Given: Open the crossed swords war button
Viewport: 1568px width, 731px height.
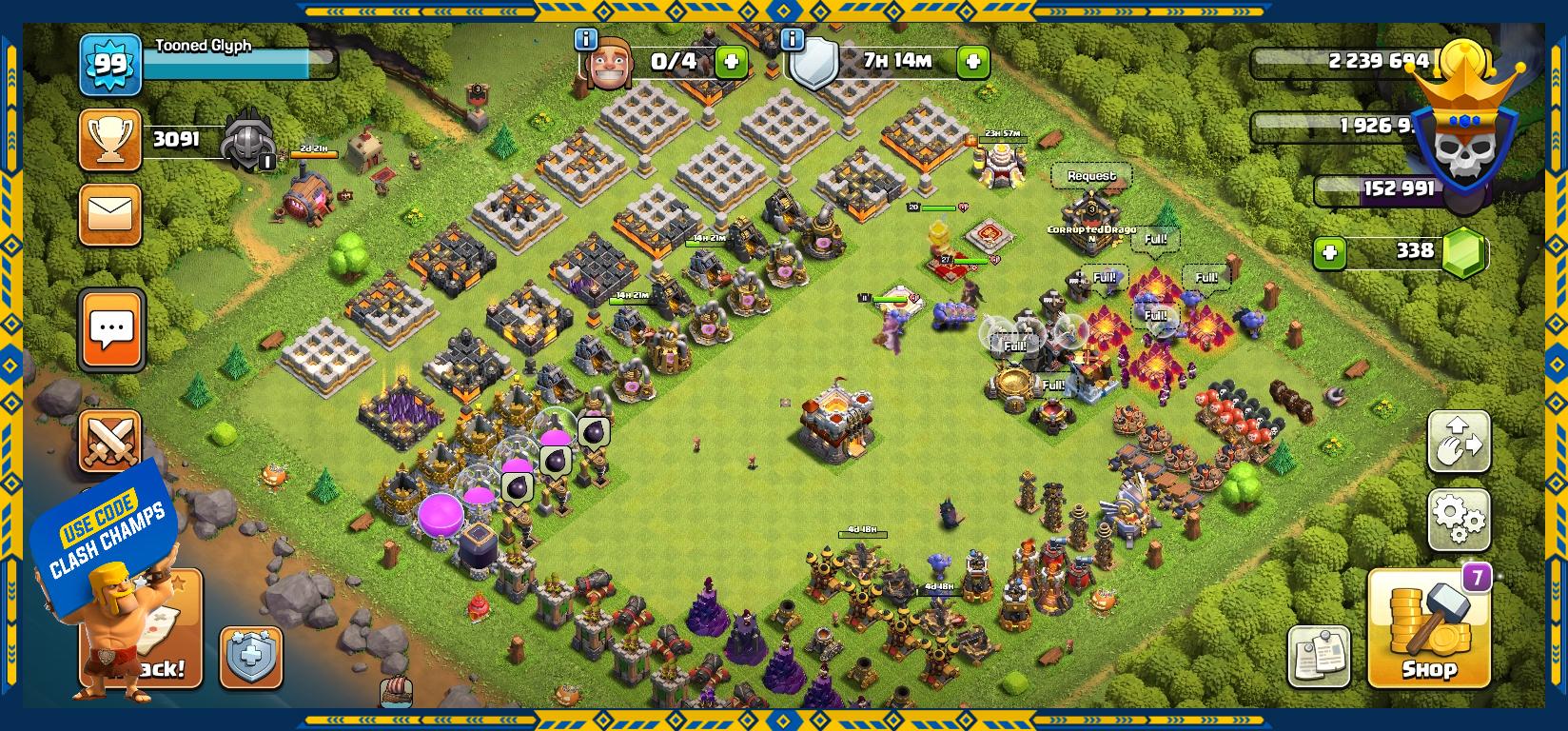Looking at the screenshot, I should (110, 440).
